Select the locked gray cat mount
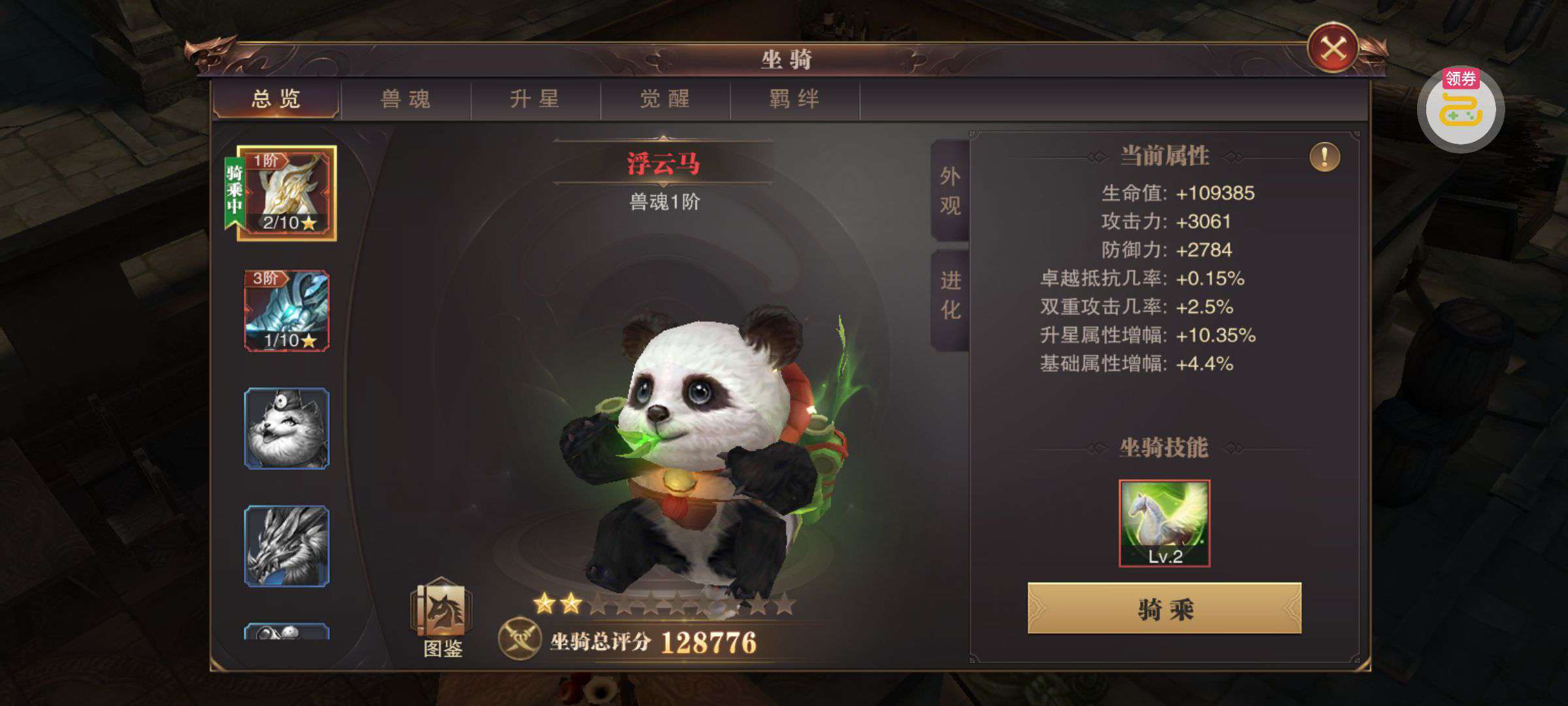1568x706 pixels. 287,428
